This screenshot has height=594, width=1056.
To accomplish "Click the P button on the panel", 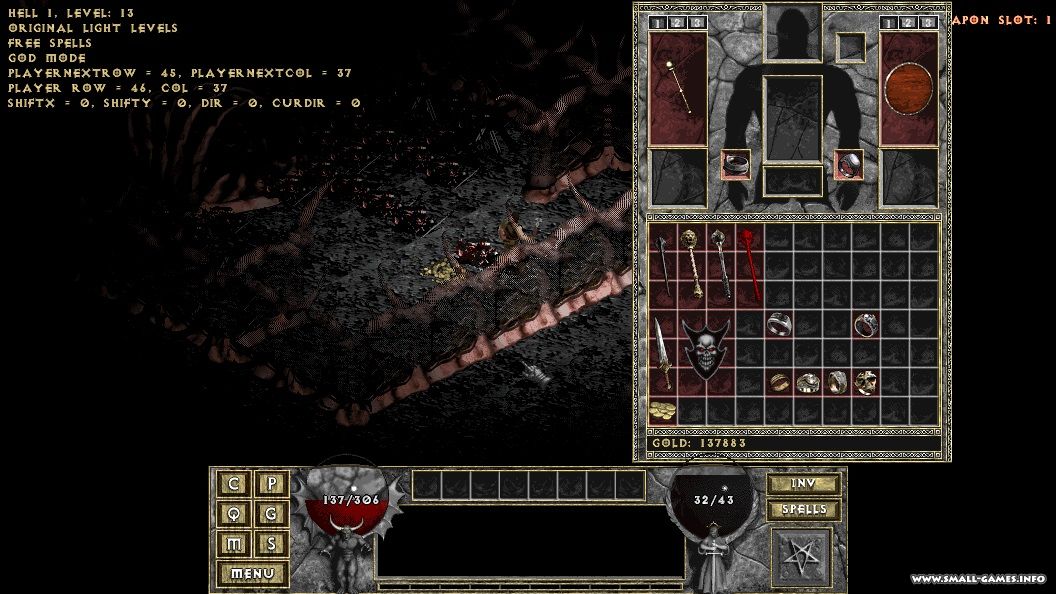I will (271, 484).
